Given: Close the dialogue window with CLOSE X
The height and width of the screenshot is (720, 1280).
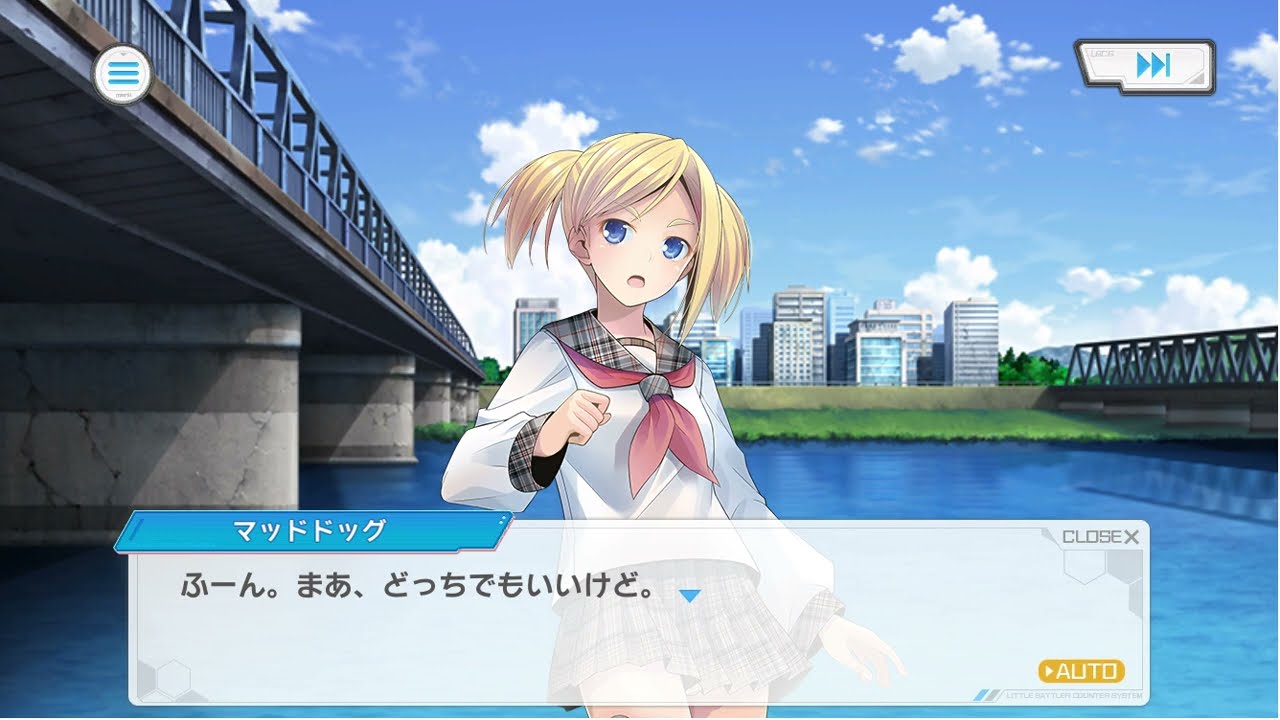Looking at the screenshot, I should point(1100,537).
